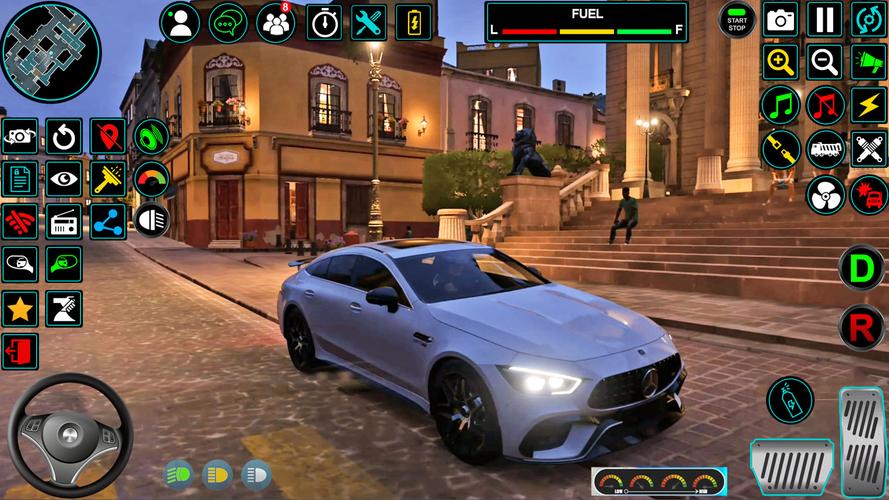Open the green chat bubbles
This screenshot has height=500, width=889.
[228, 22]
